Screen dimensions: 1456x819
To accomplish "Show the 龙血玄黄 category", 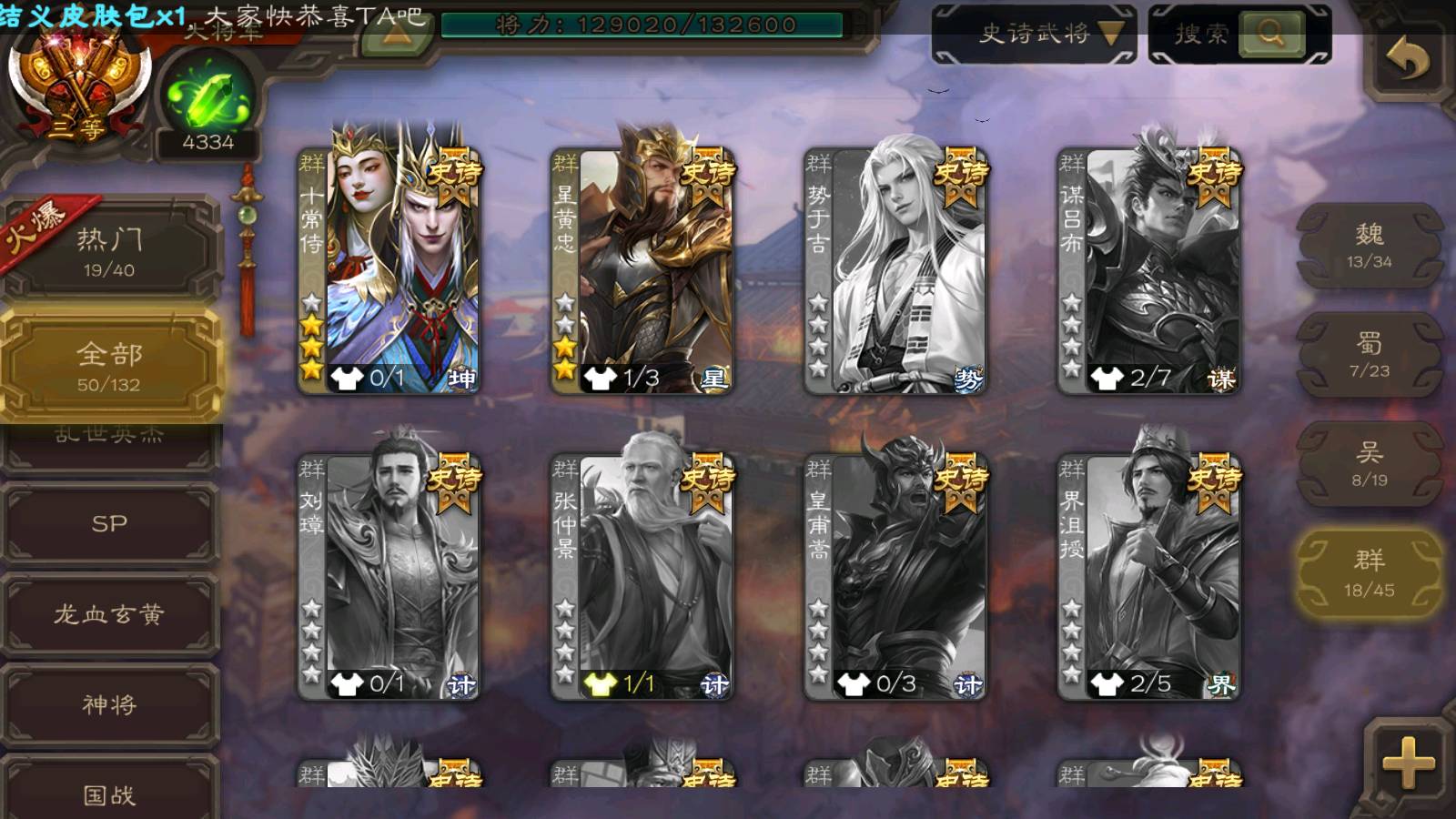I will 109,614.
